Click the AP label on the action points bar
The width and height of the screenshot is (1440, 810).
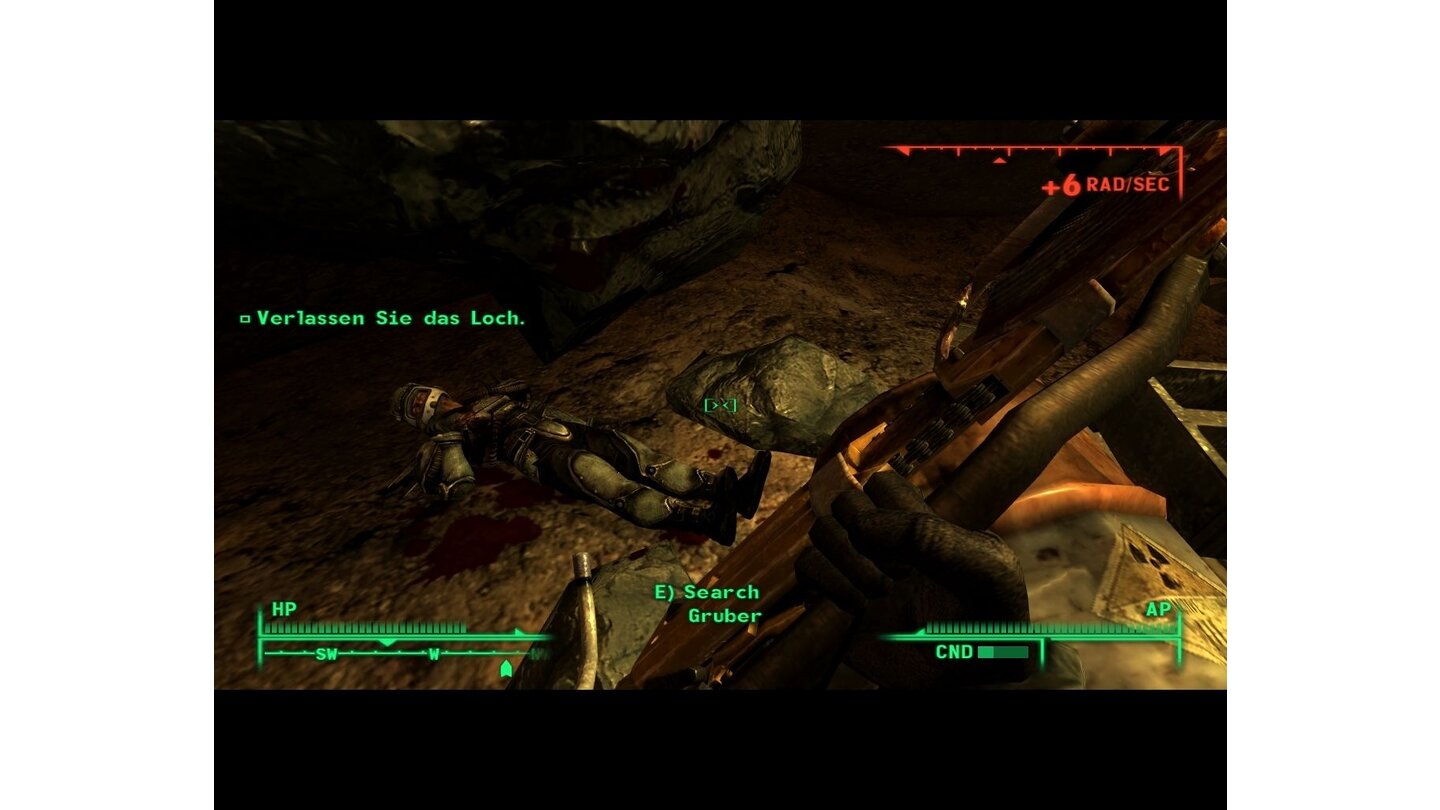tap(1158, 609)
